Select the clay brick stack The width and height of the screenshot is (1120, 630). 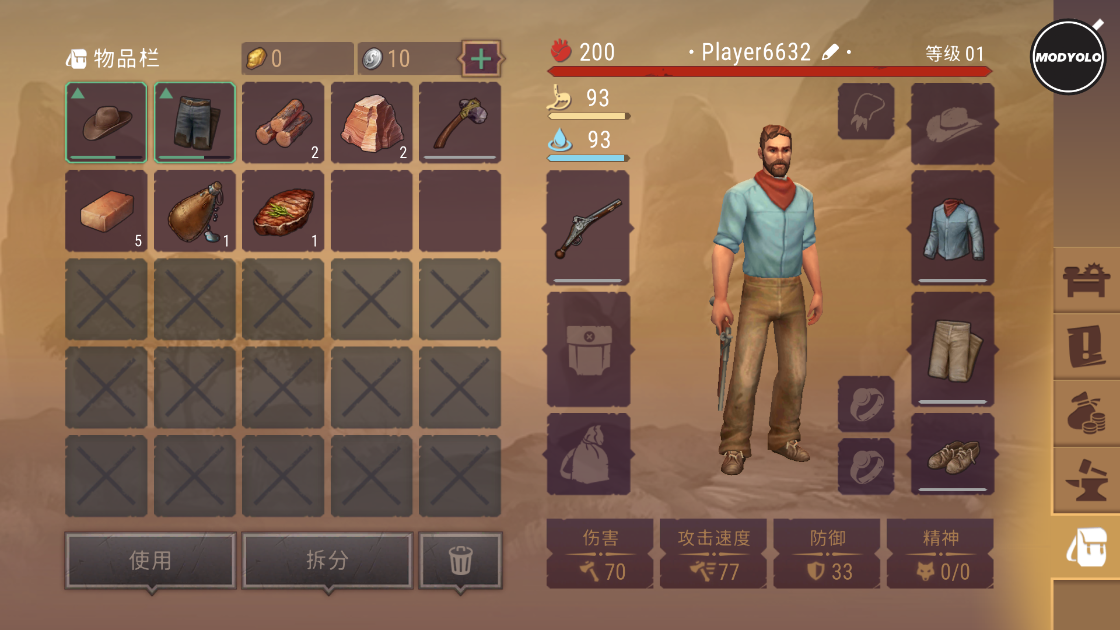point(106,210)
